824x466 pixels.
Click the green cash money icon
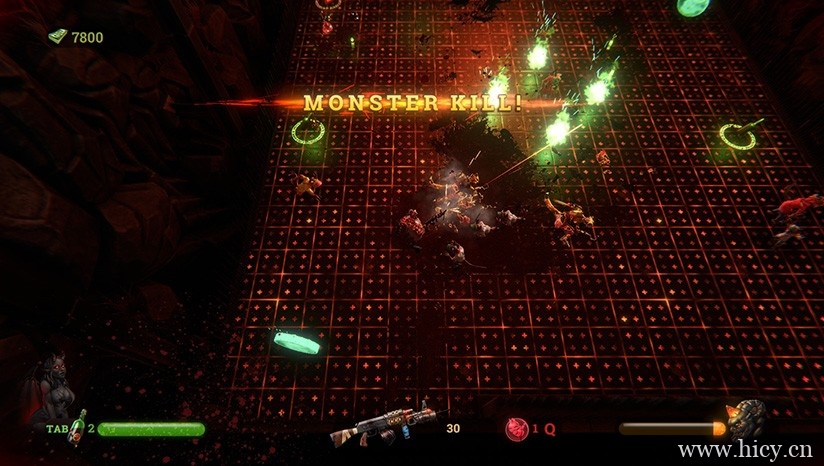58,37
